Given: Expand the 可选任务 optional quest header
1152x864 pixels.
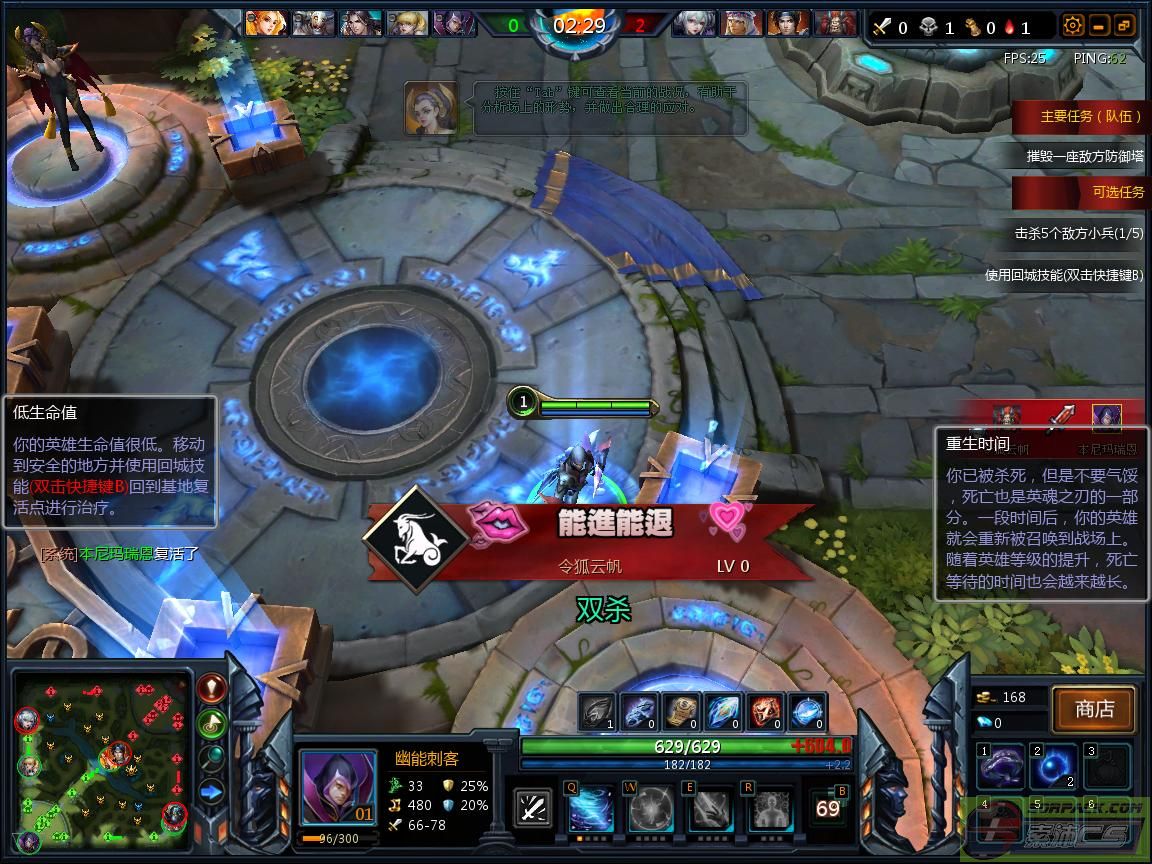Looking at the screenshot, I should 1080,192.
